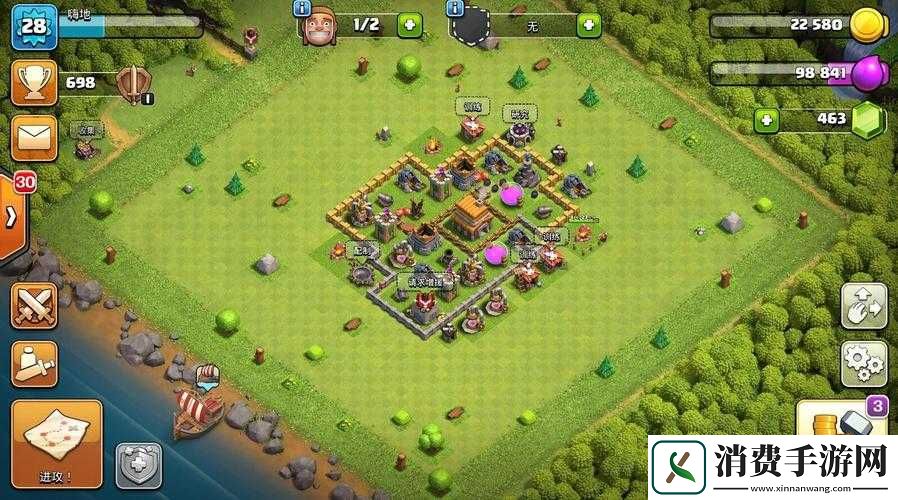The image size is (898, 500).
Task: Open the settings gear
Action: [x=862, y=363]
